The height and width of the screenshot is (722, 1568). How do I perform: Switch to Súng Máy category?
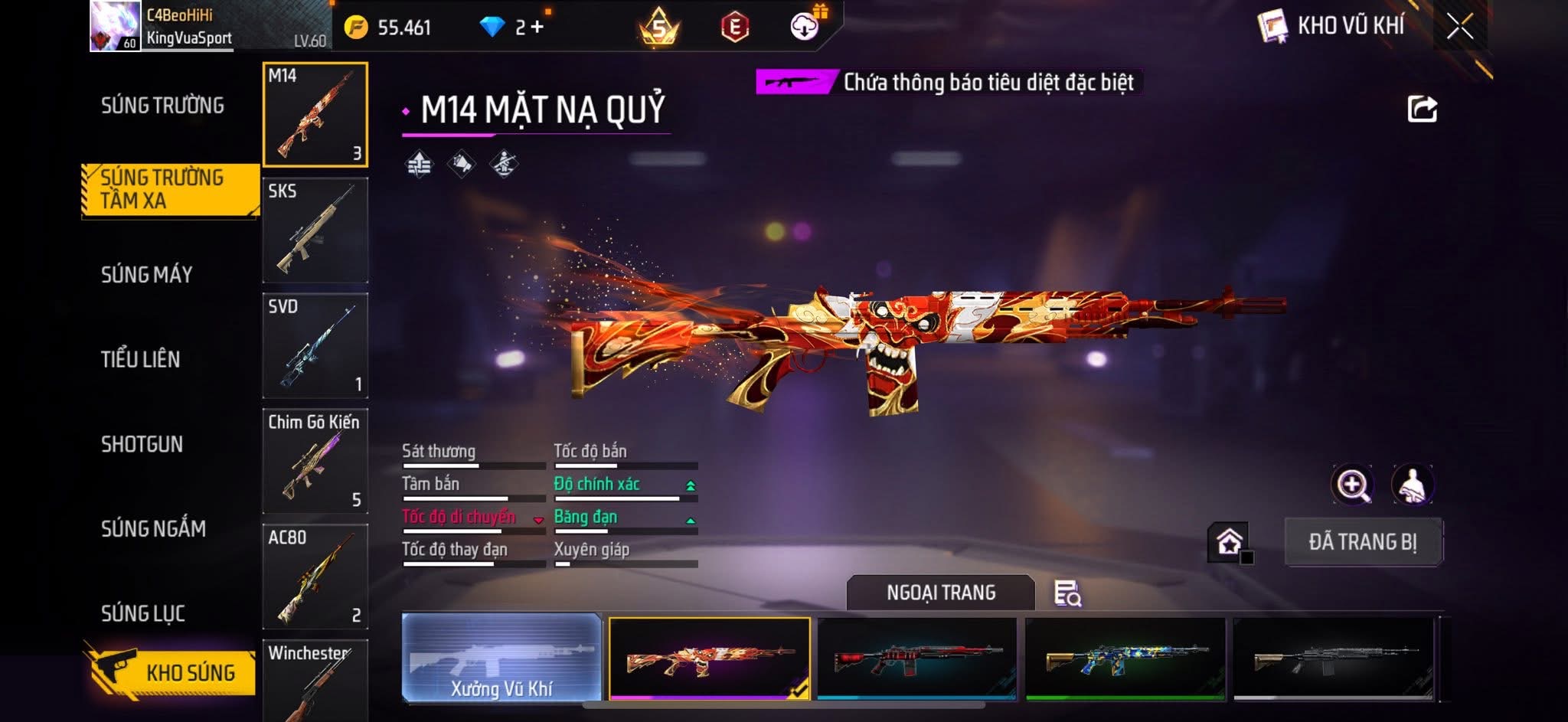pyautogui.click(x=146, y=275)
